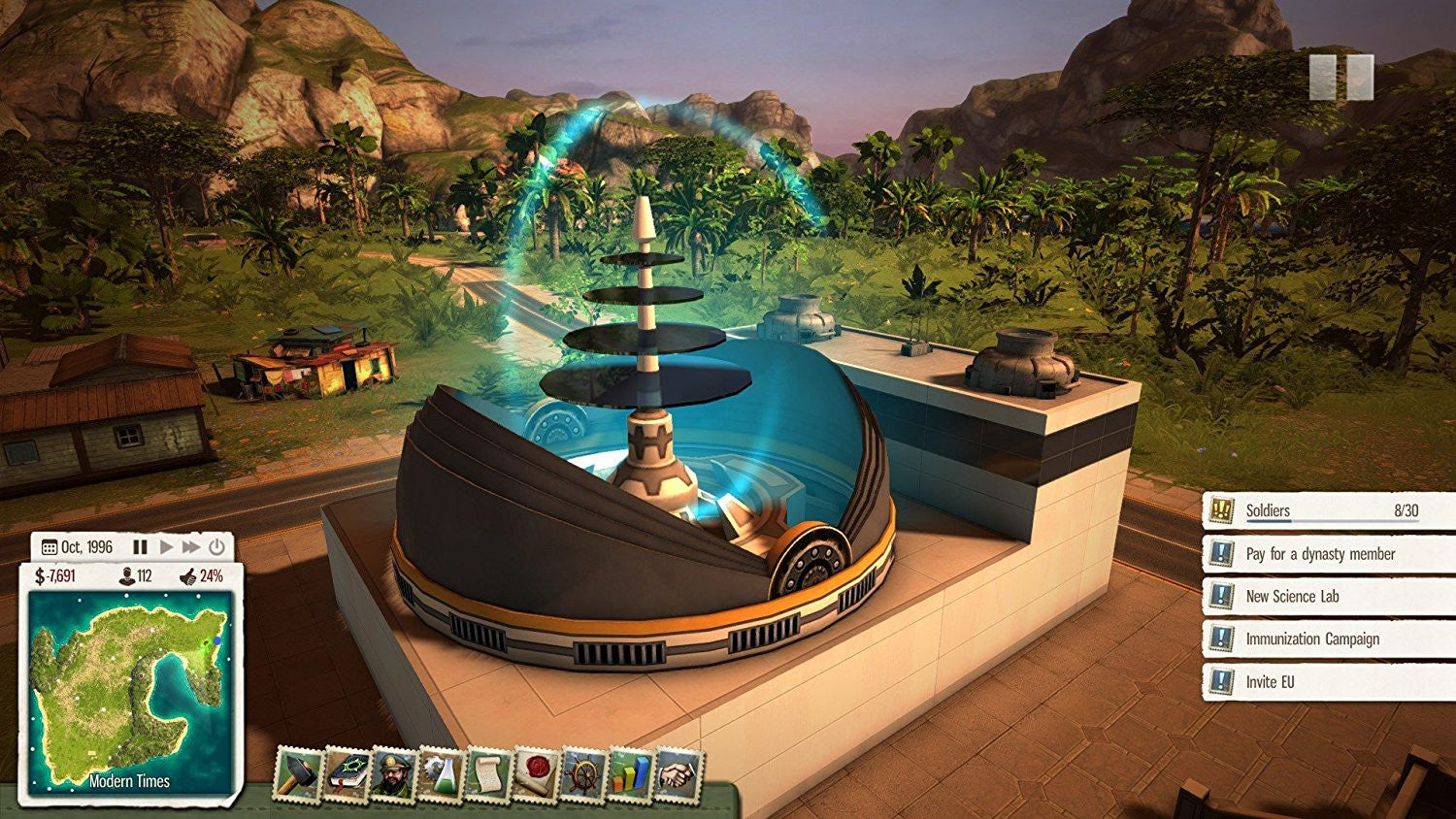View statistics using bar chart stamp
1456x819 pixels.
[629, 774]
